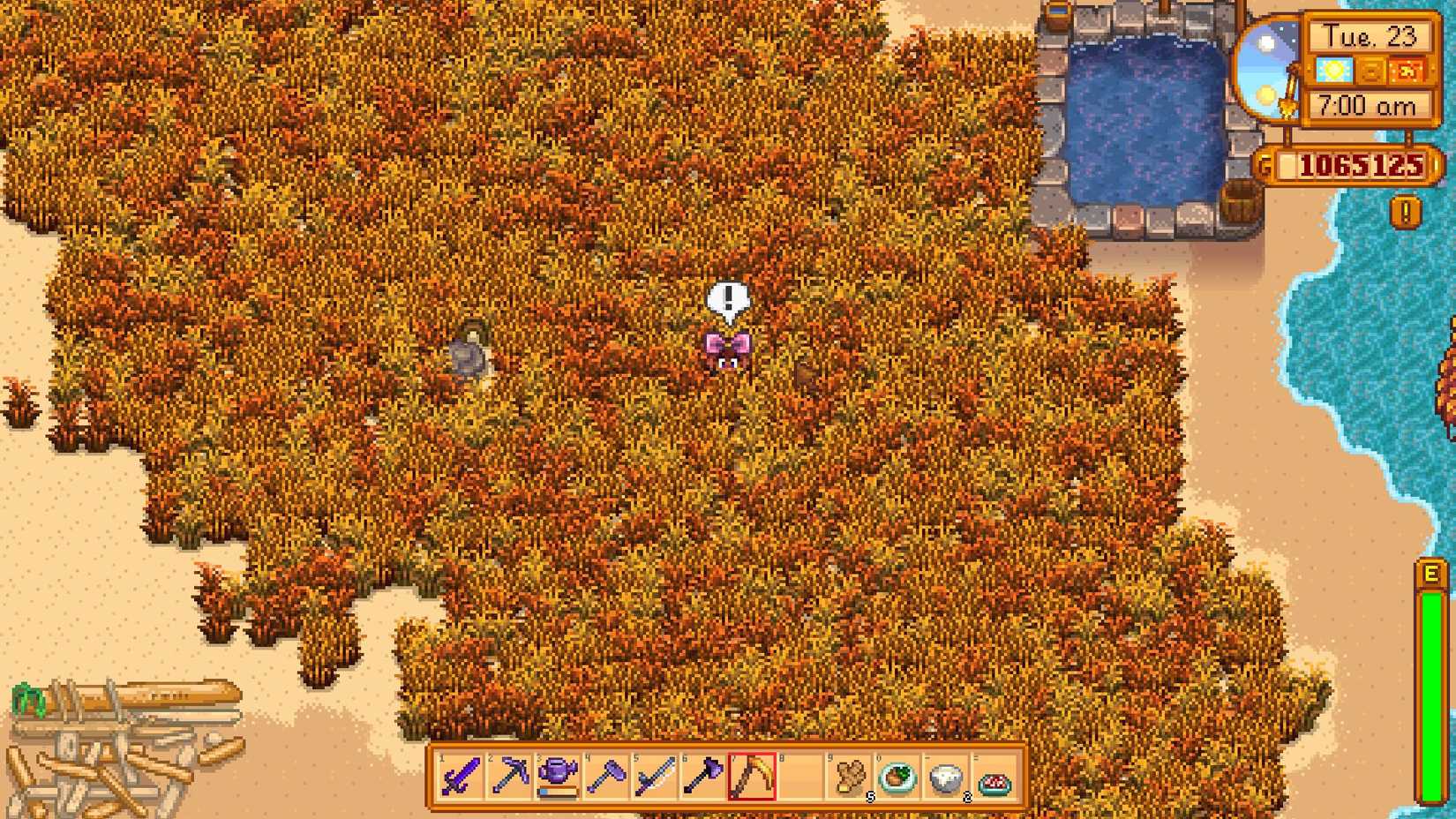Click the rice bowl showing quantity 2

click(x=945, y=776)
